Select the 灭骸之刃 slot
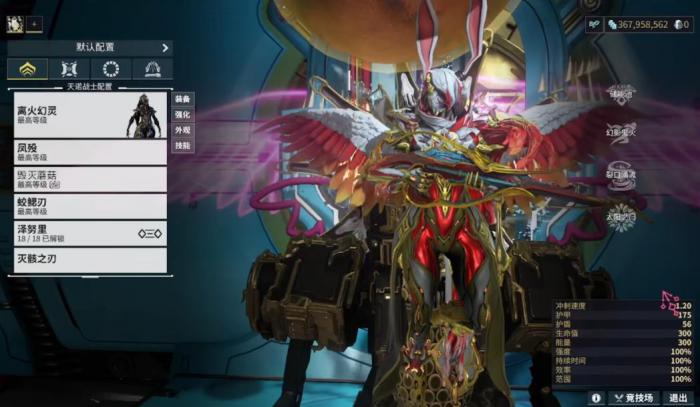This screenshot has height=407, width=700. 88,261
